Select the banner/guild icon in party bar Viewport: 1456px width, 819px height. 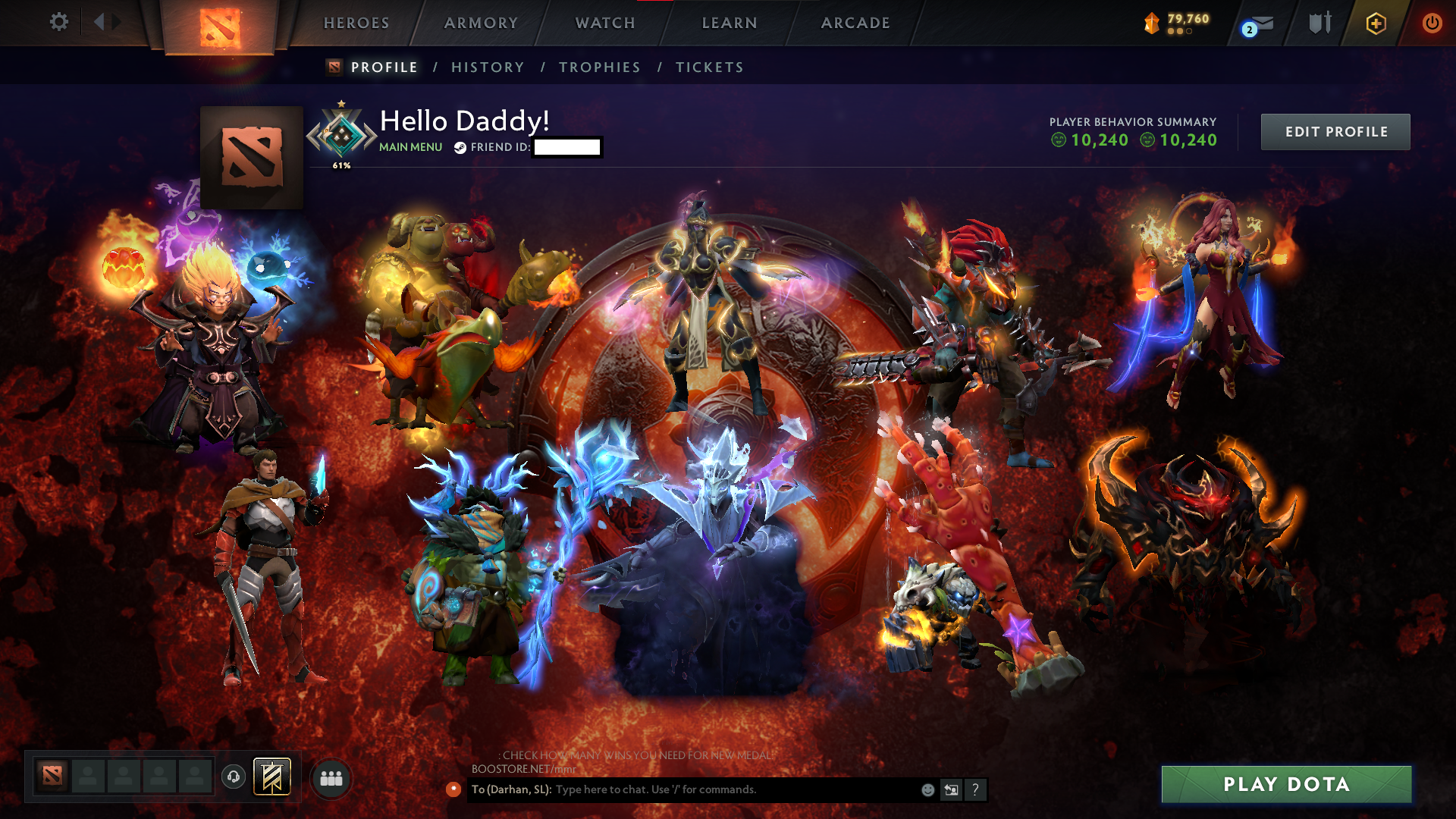[x=271, y=777]
